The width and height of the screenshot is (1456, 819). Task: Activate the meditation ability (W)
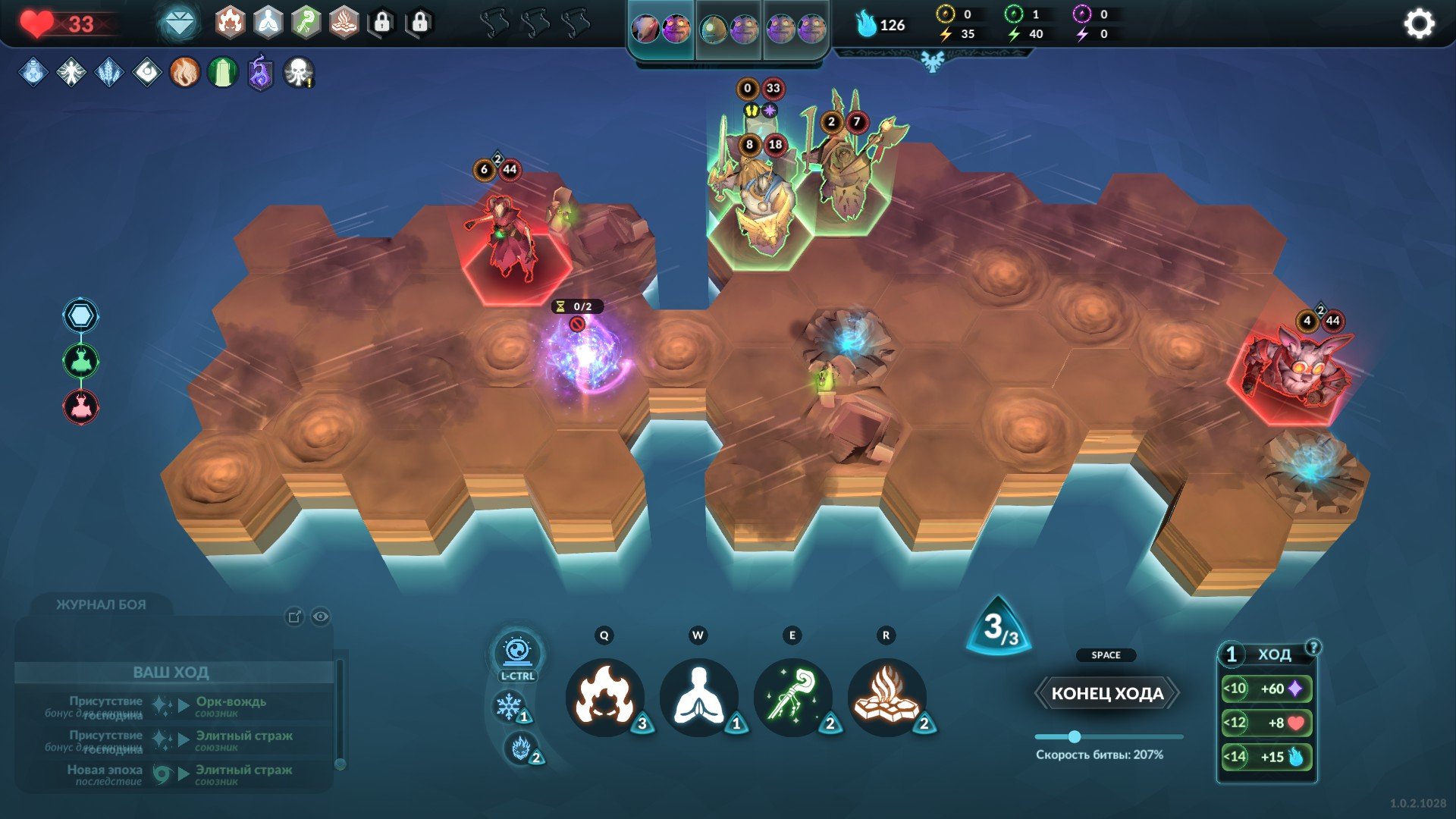pyautogui.click(x=698, y=697)
